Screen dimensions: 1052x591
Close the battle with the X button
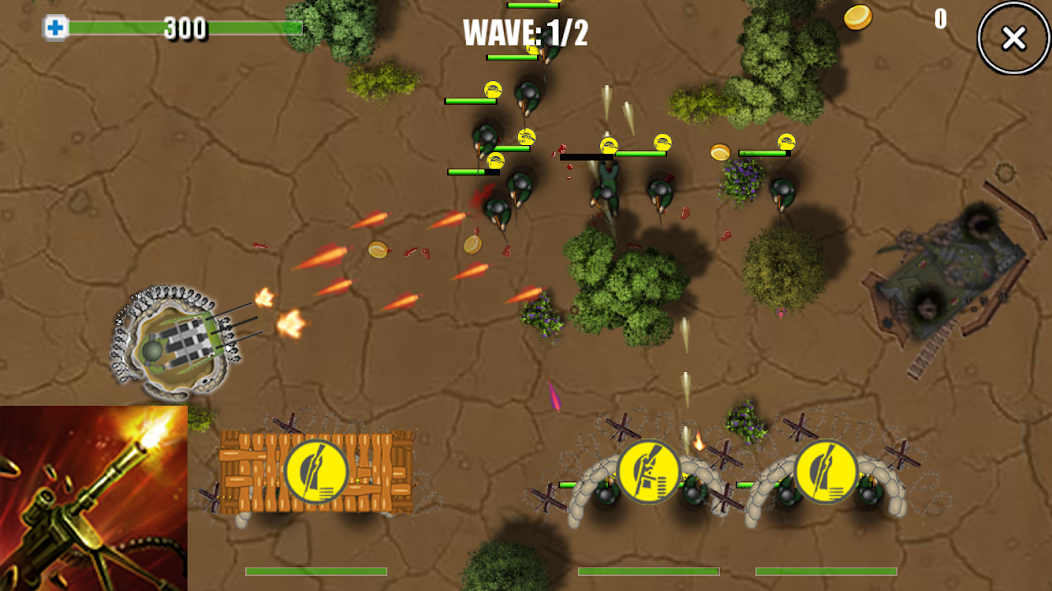(1013, 39)
